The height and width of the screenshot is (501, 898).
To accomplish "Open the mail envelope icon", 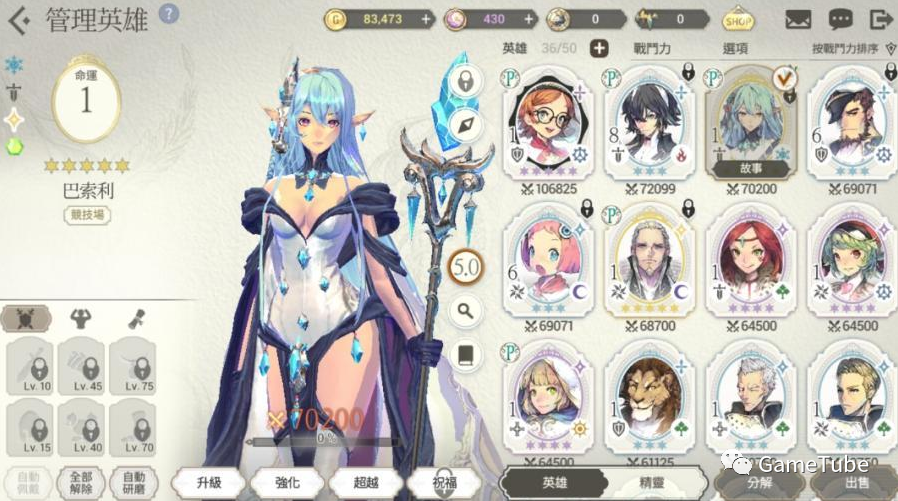I will coord(797,19).
